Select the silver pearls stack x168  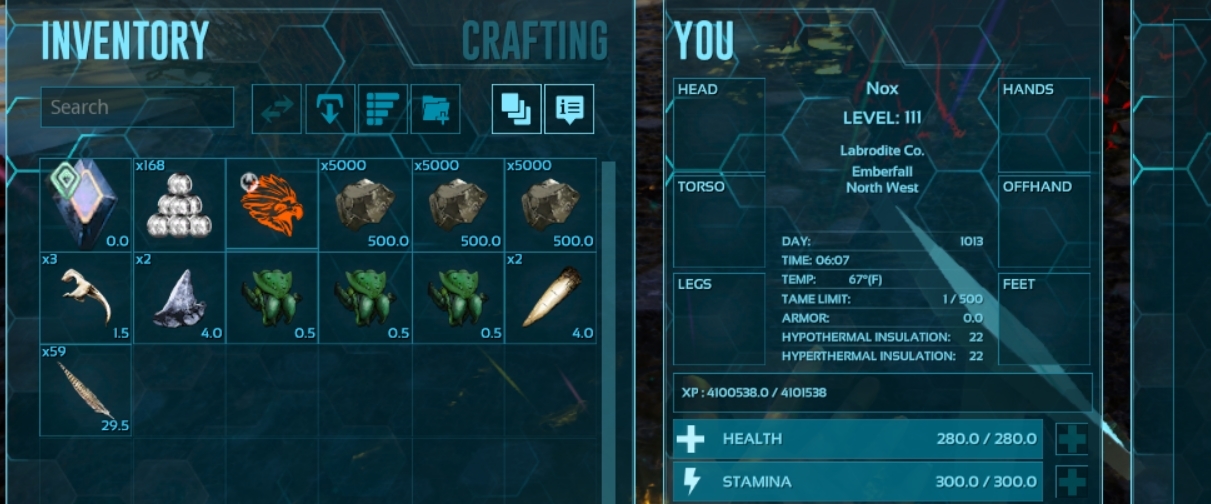(x=179, y=204)
